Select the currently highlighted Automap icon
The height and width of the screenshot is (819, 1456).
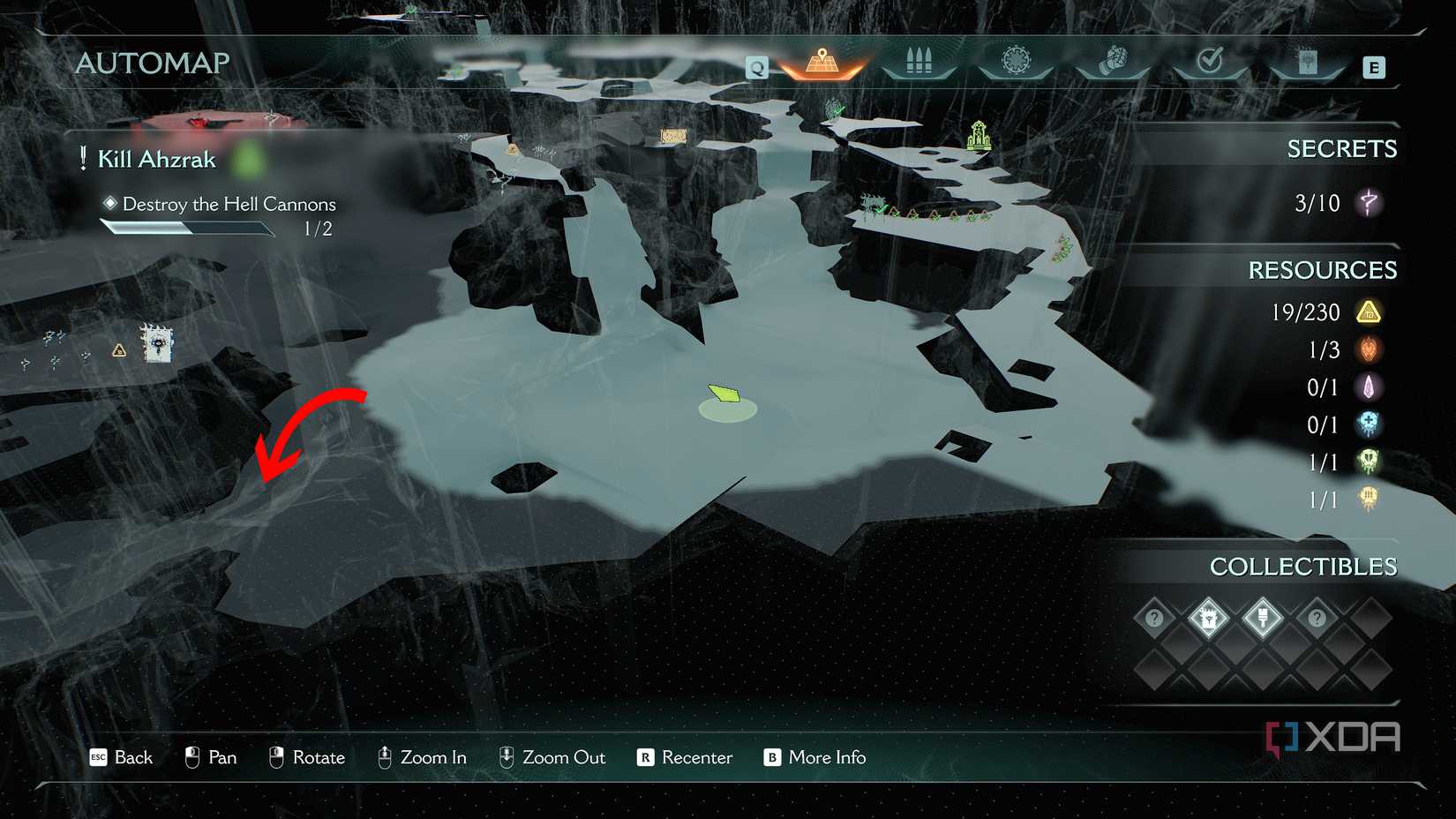pyautogui.click(x=822, y=62)
